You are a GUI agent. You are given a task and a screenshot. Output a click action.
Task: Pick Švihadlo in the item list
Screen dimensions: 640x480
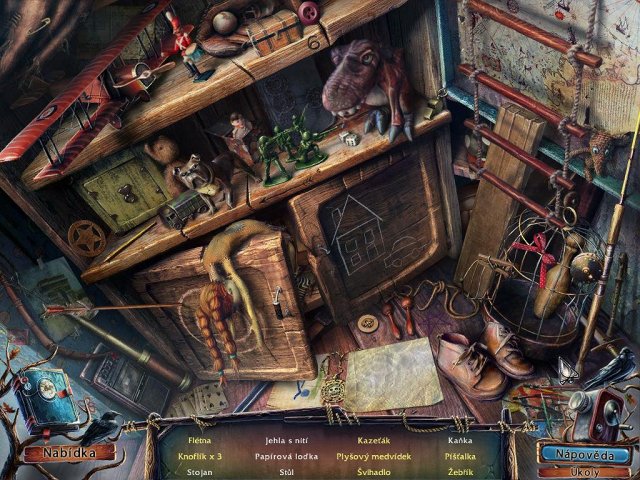coord(373,471)
